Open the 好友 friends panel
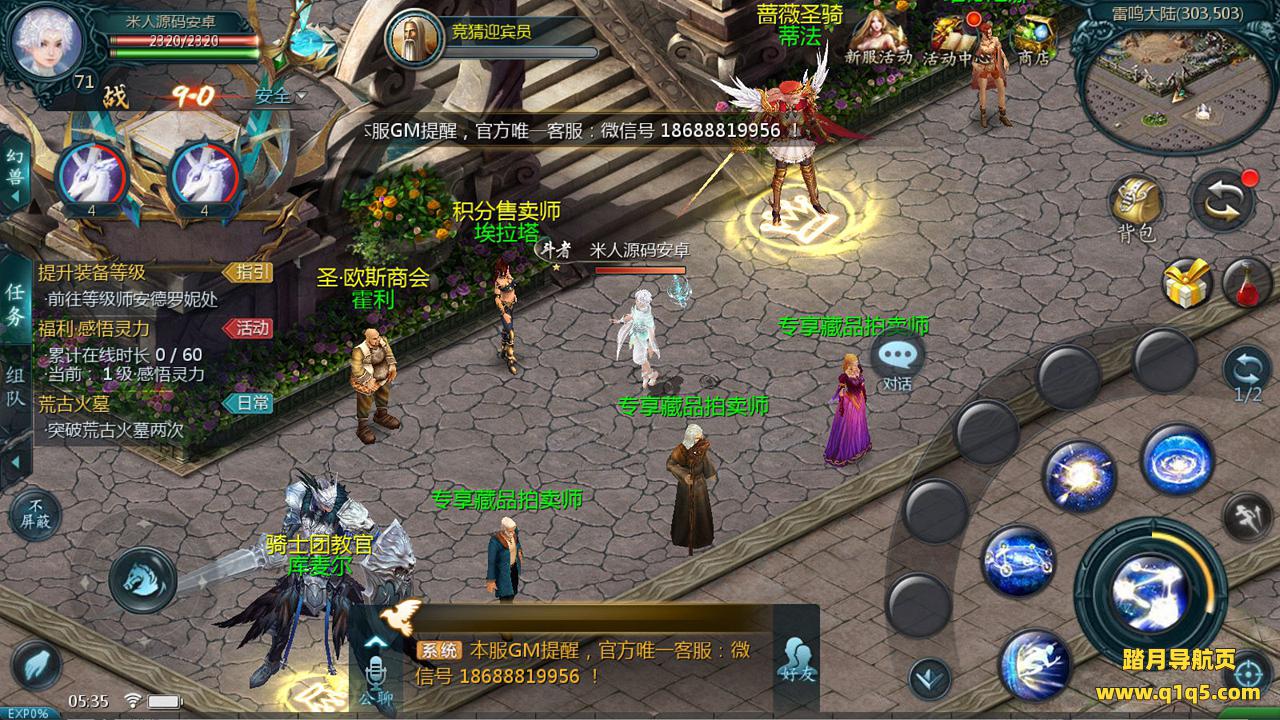Viewport: 1280px width, 720px height. pyautogui.click(x=797, y=658)
